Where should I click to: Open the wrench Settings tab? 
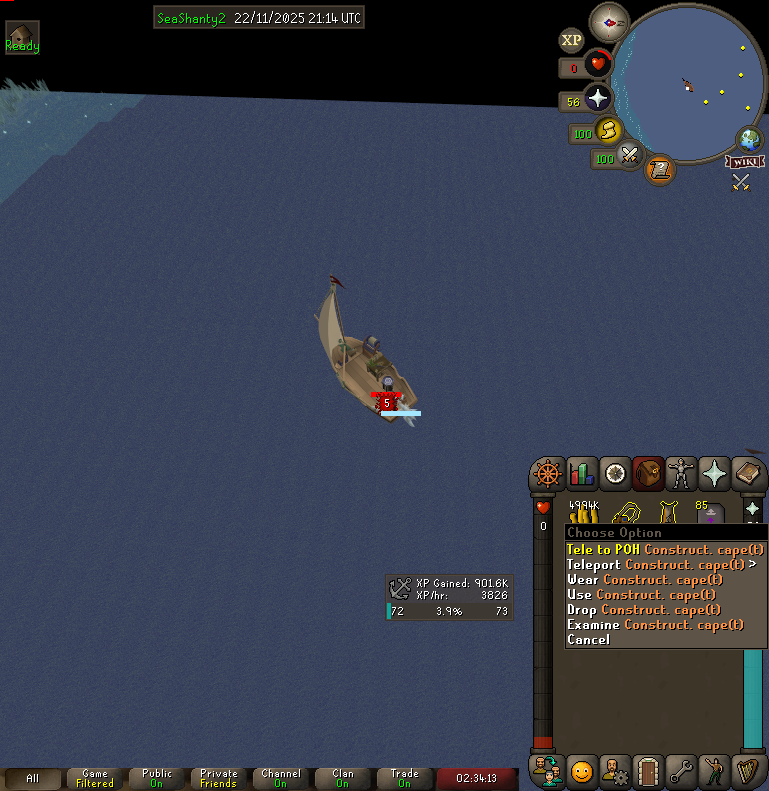click(681, 771)
